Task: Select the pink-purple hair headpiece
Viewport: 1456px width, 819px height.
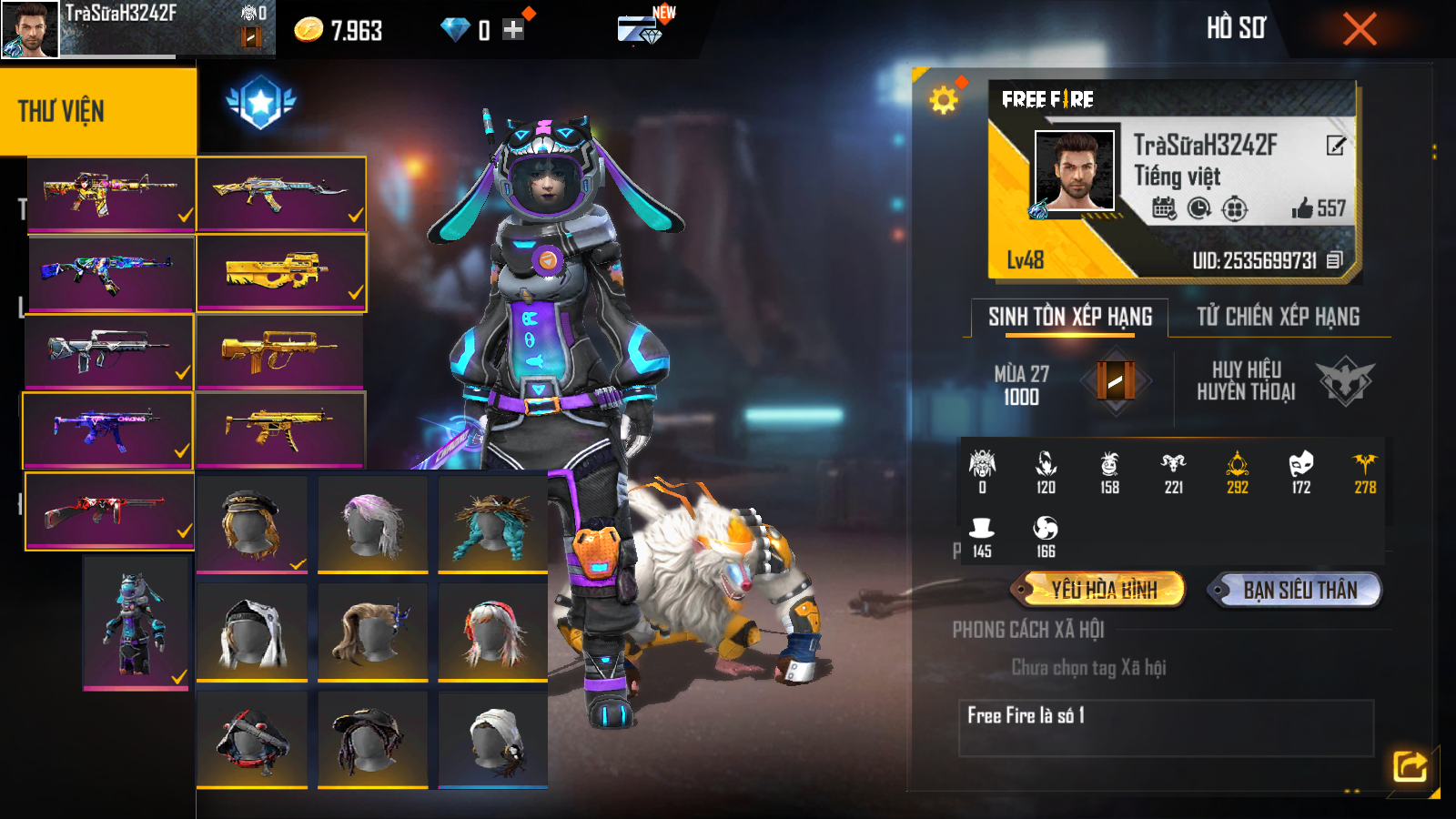Action: pos(372,524)
